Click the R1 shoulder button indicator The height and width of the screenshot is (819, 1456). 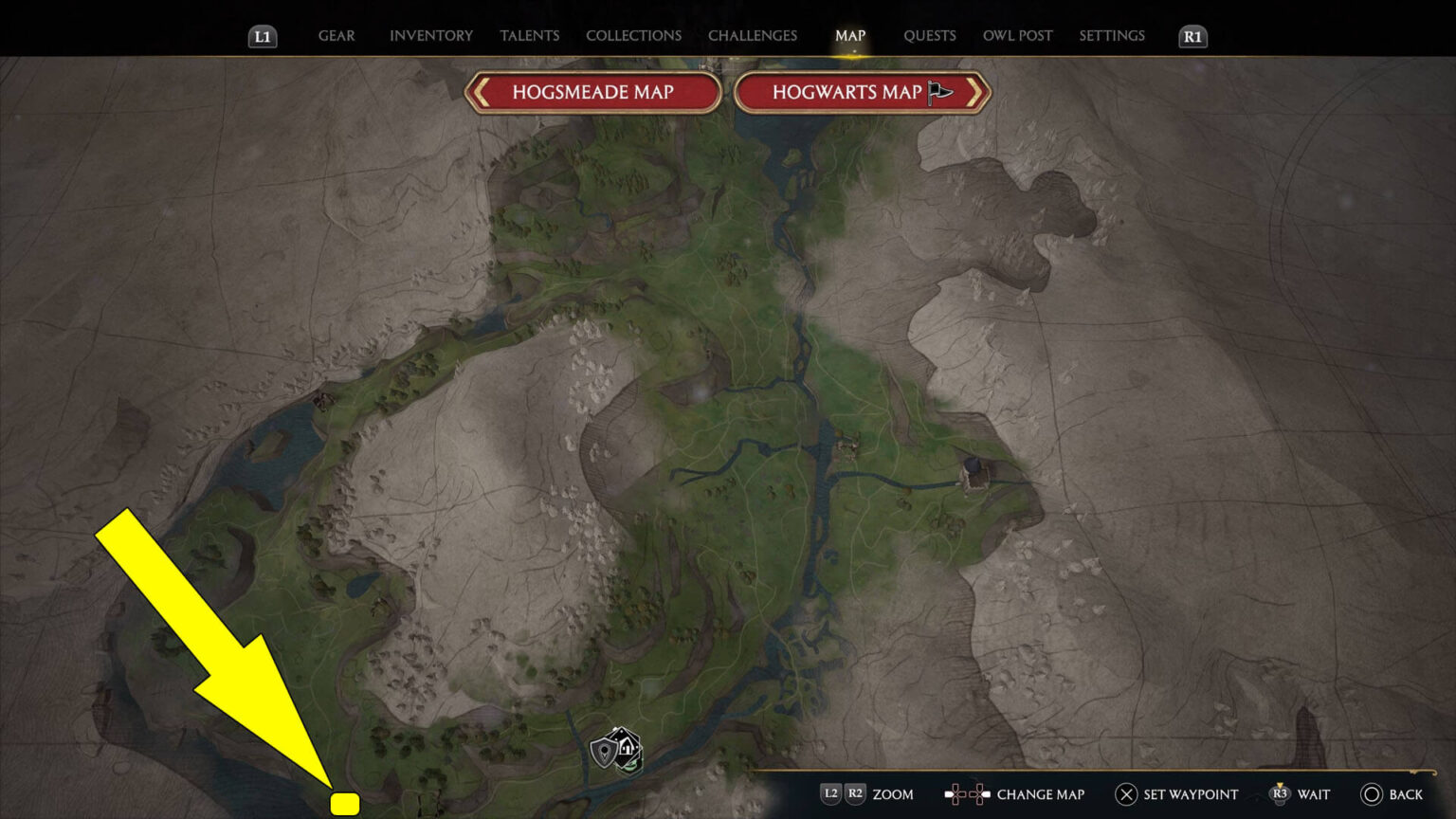tap(1192, 38)
